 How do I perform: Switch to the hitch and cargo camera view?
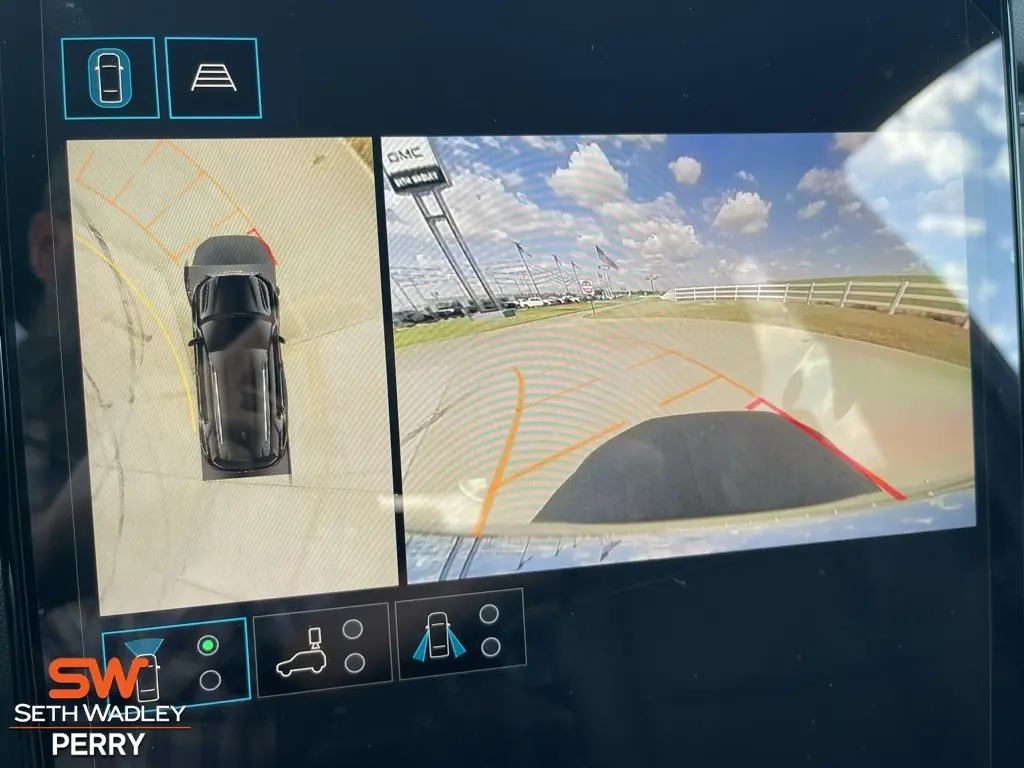pos(321,648)
